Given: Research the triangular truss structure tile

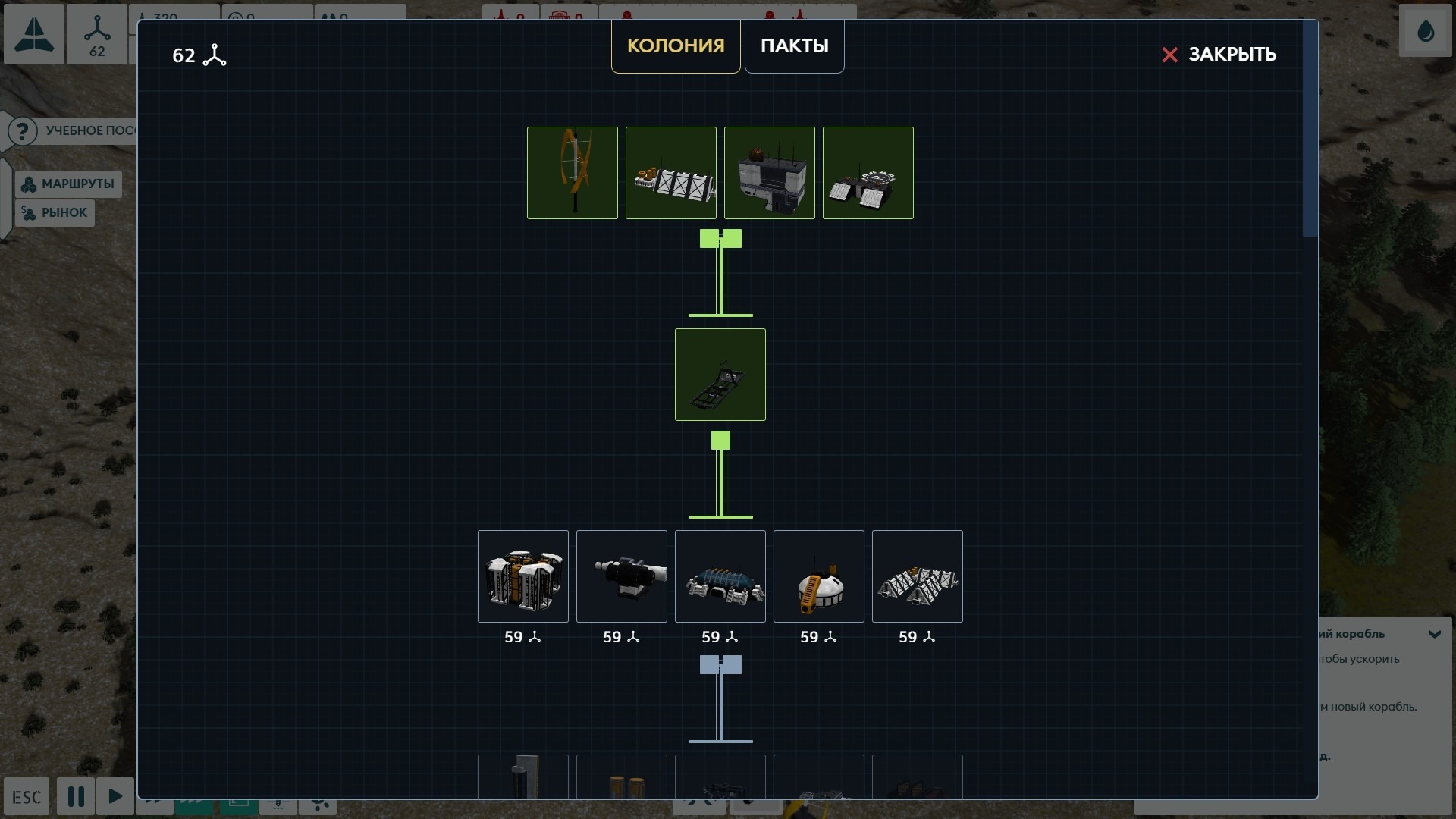Looking at the screenshot, I should click(917, 576).
